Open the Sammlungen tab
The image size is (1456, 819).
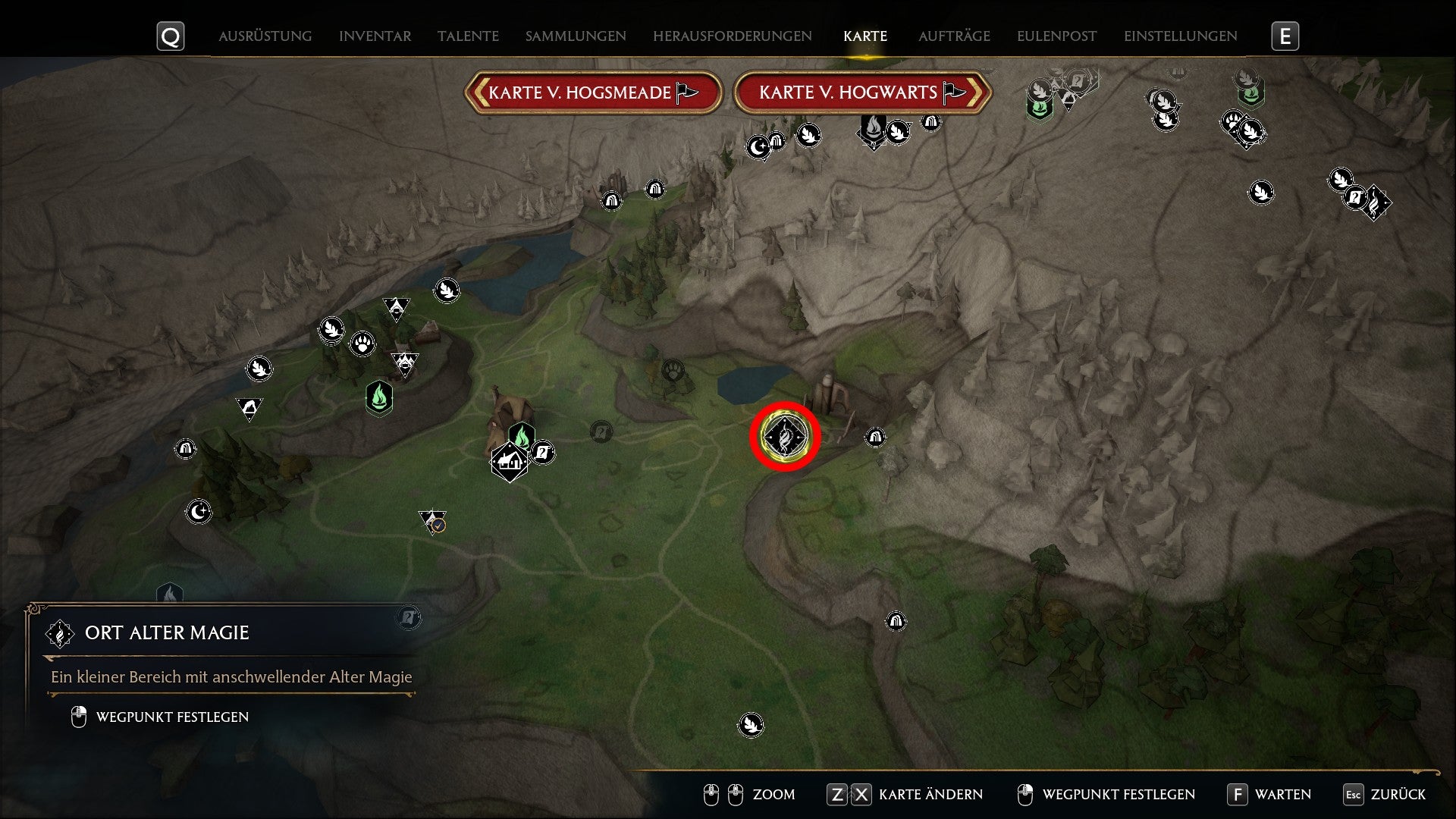576,36
